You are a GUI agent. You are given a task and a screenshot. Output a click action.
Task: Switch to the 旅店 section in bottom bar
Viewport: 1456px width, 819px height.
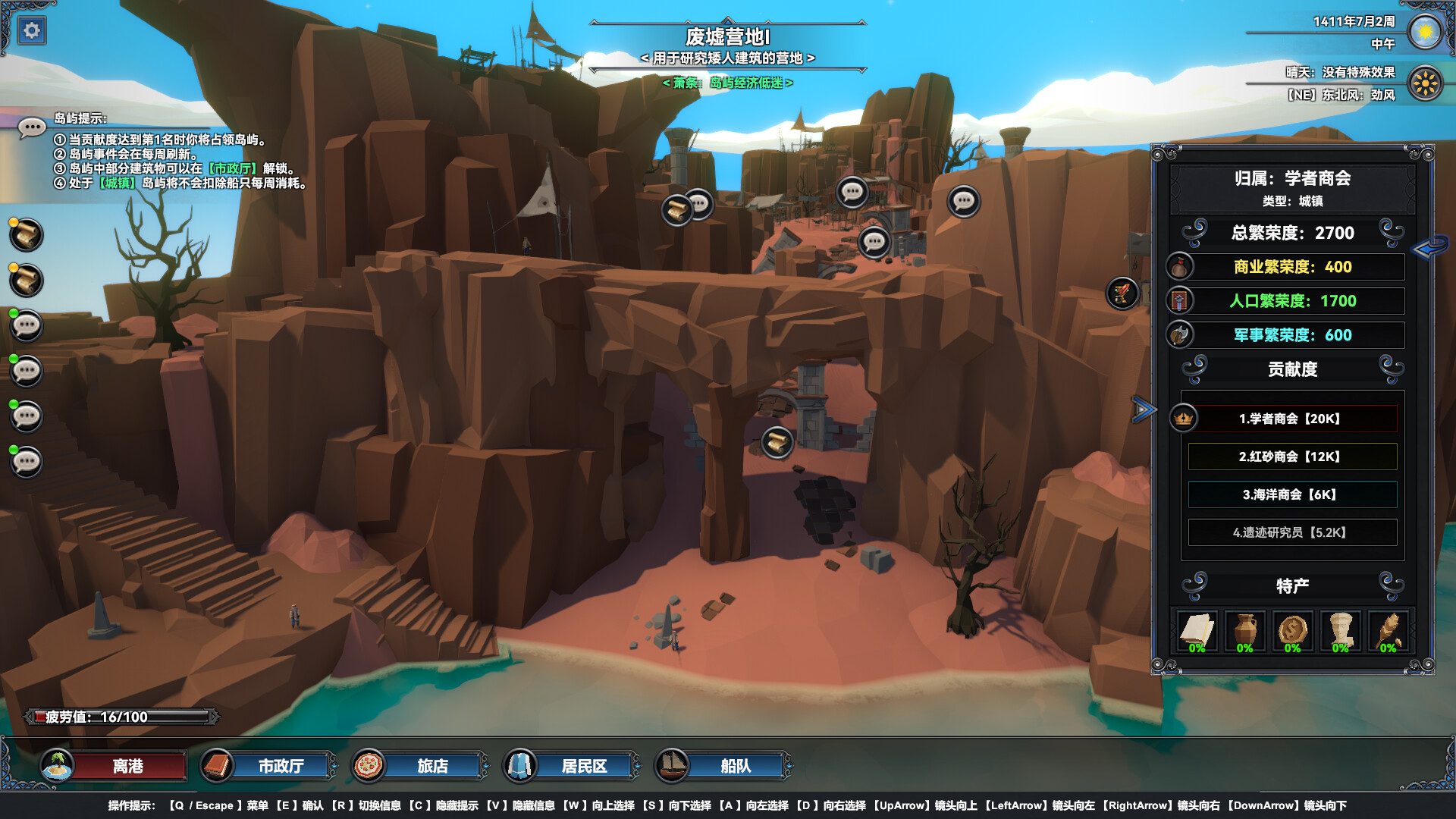tap(431, 766)
